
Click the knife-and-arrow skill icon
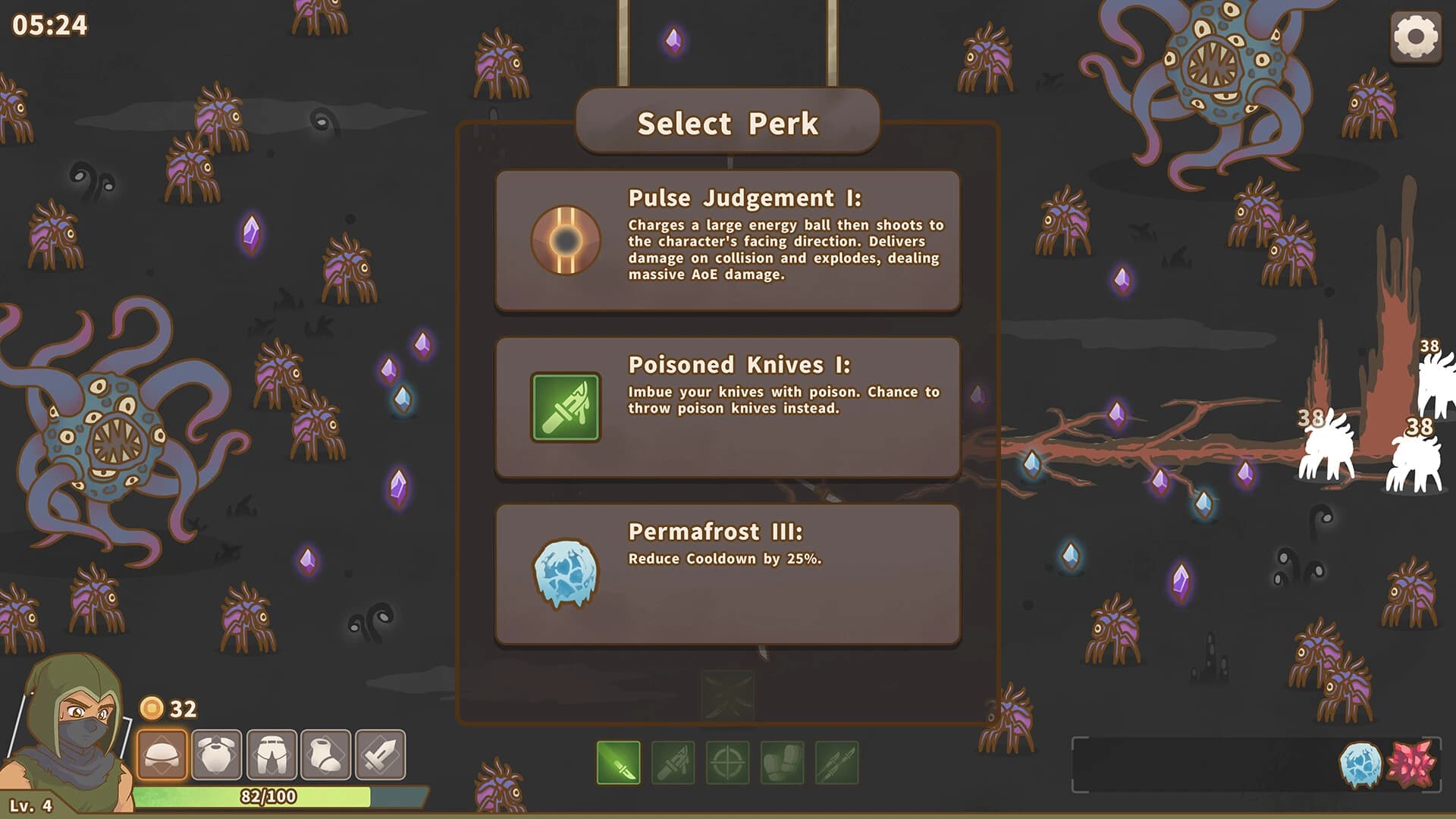click(673, 763)
